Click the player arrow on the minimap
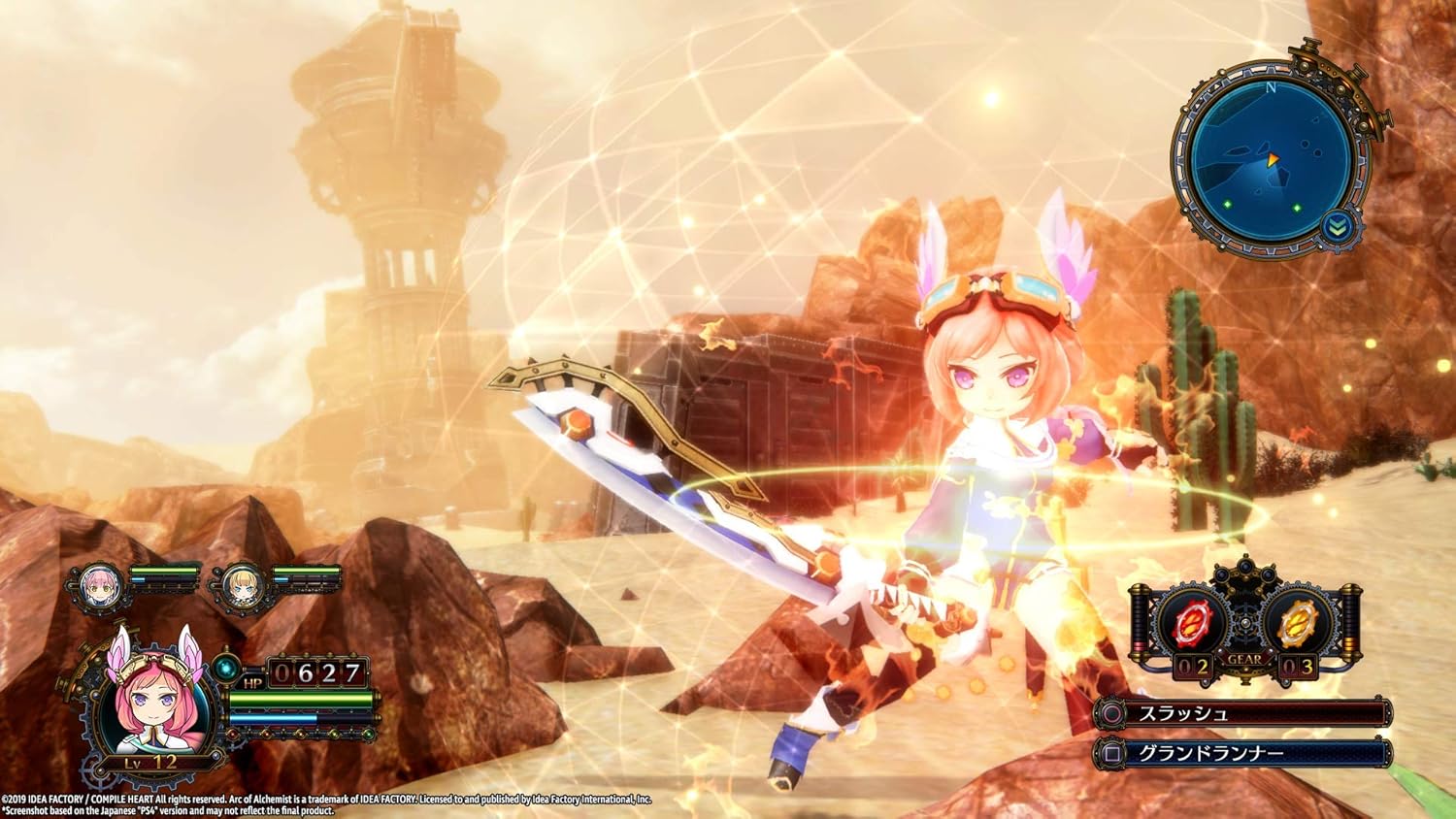This screenshot has width=1456, height=819. (1272, 159)
